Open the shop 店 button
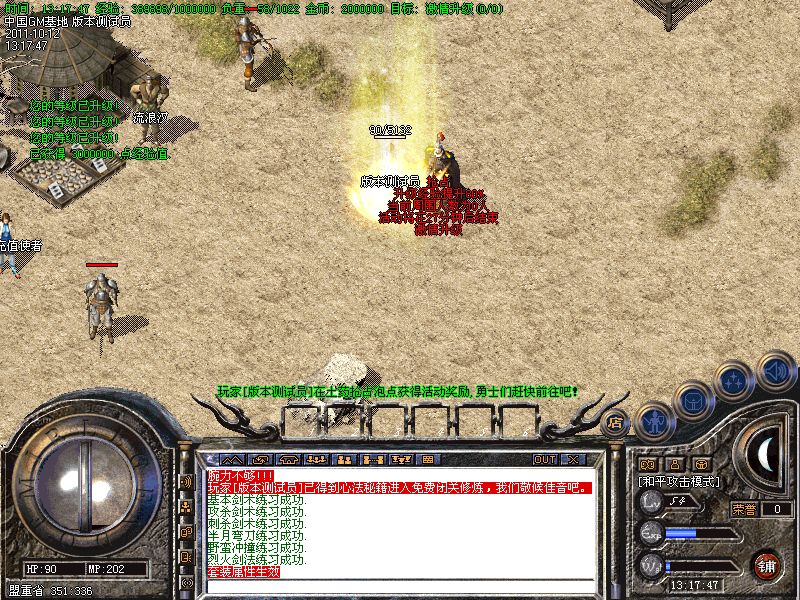The height and width of the screenshot is (600, 800). pyautogui.click(x=616, y=423)
